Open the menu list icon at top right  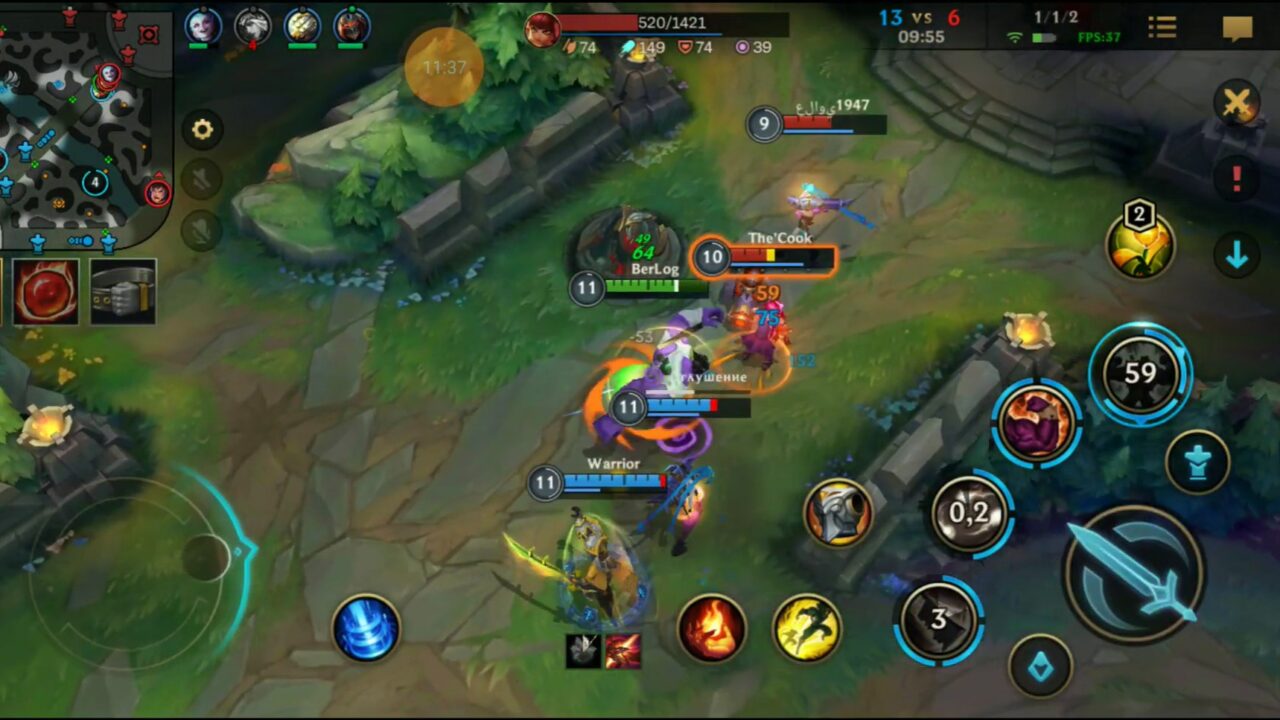[1162, 27]
